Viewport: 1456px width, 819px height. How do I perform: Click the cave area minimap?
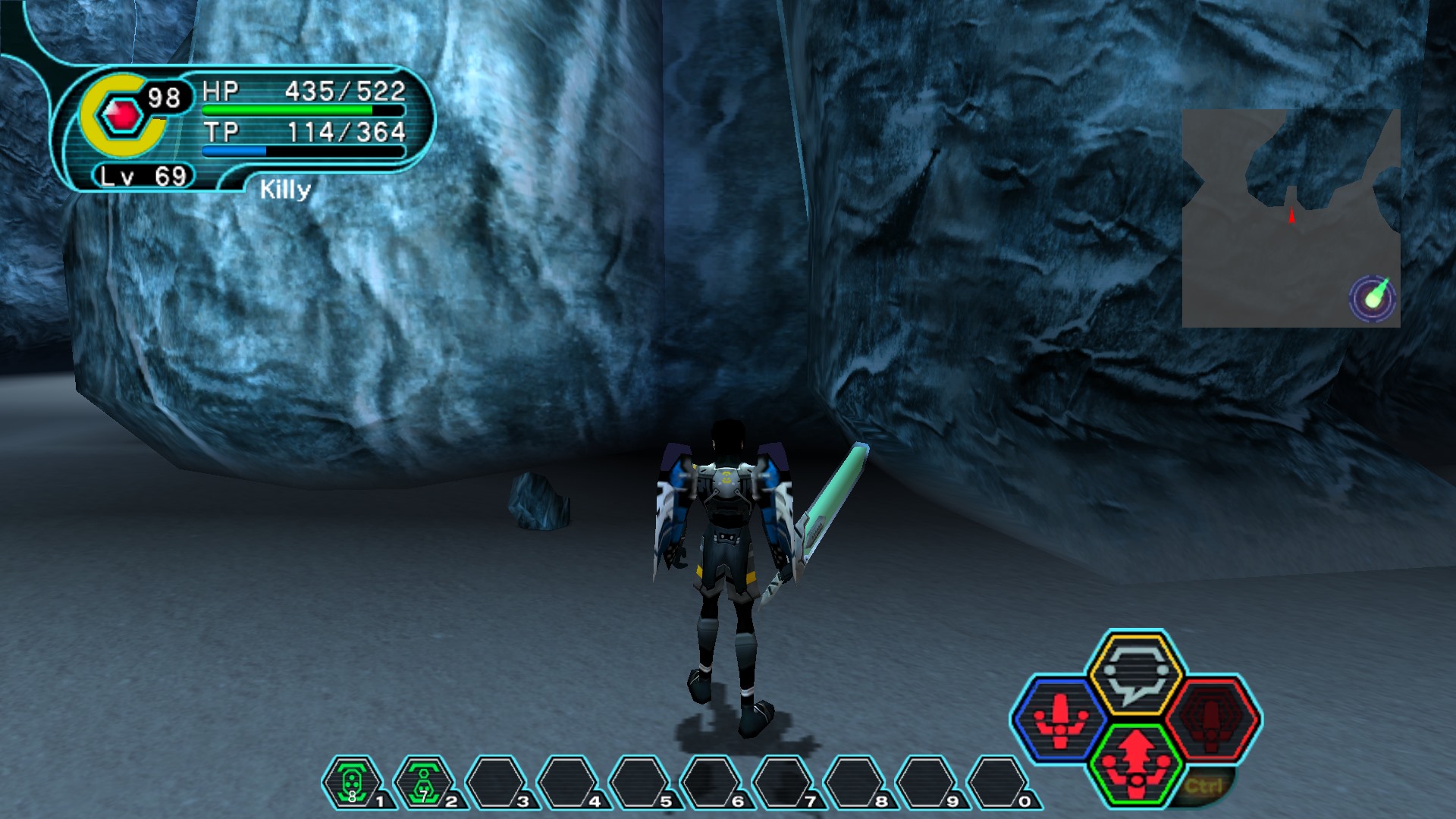1290,218
